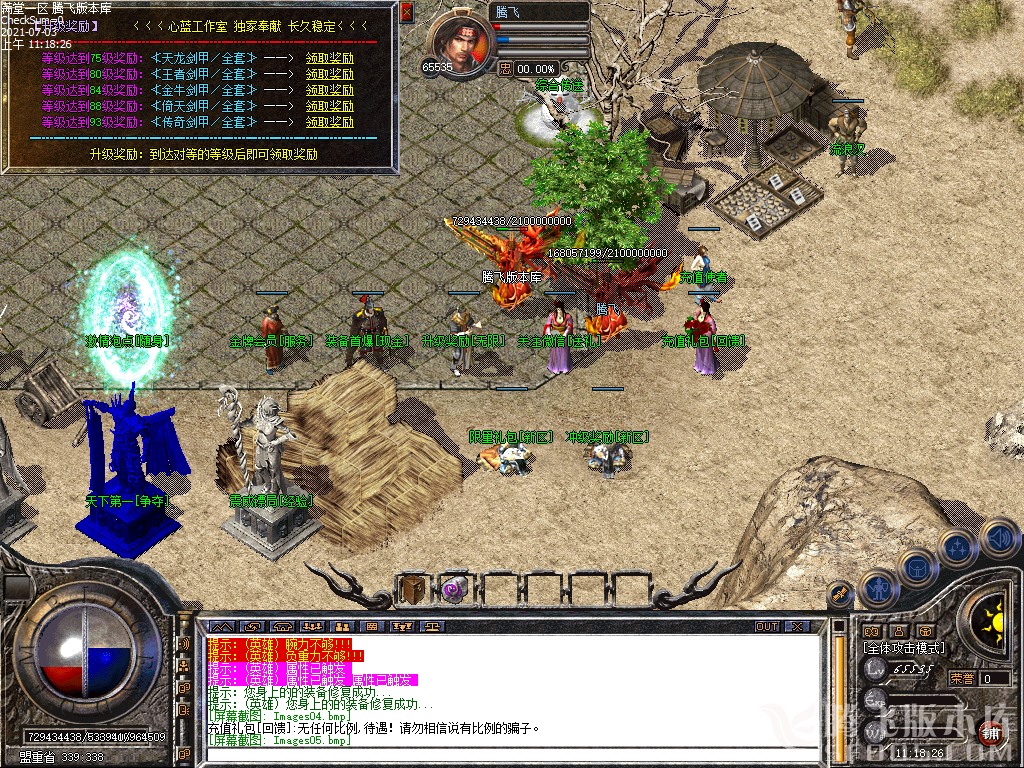Screen dimensions: 1024x768
Task: Click the chat text input line
Action: pyautogui.click(x=500, y=756)
